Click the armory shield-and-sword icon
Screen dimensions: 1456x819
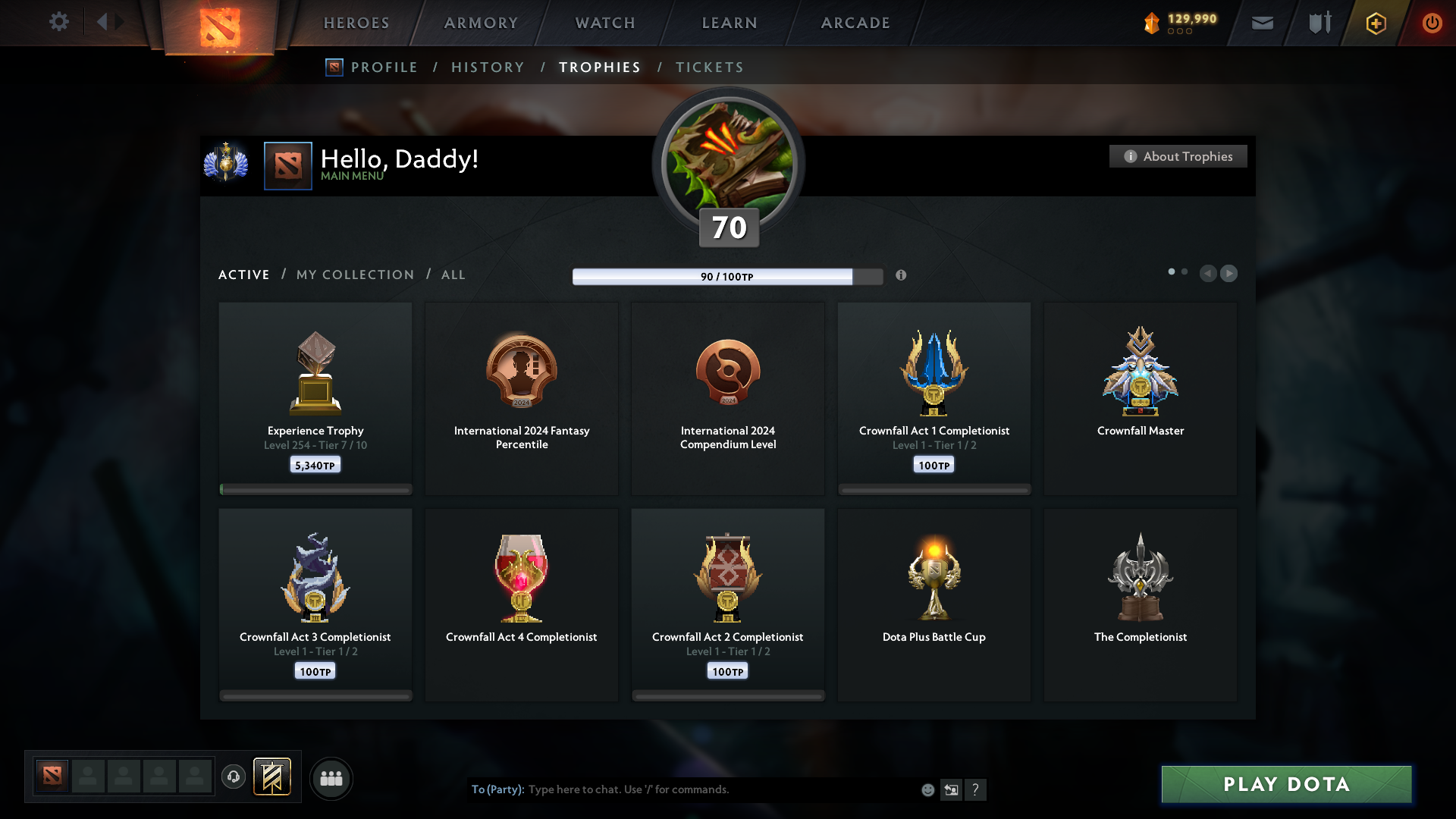[1318, 23]
